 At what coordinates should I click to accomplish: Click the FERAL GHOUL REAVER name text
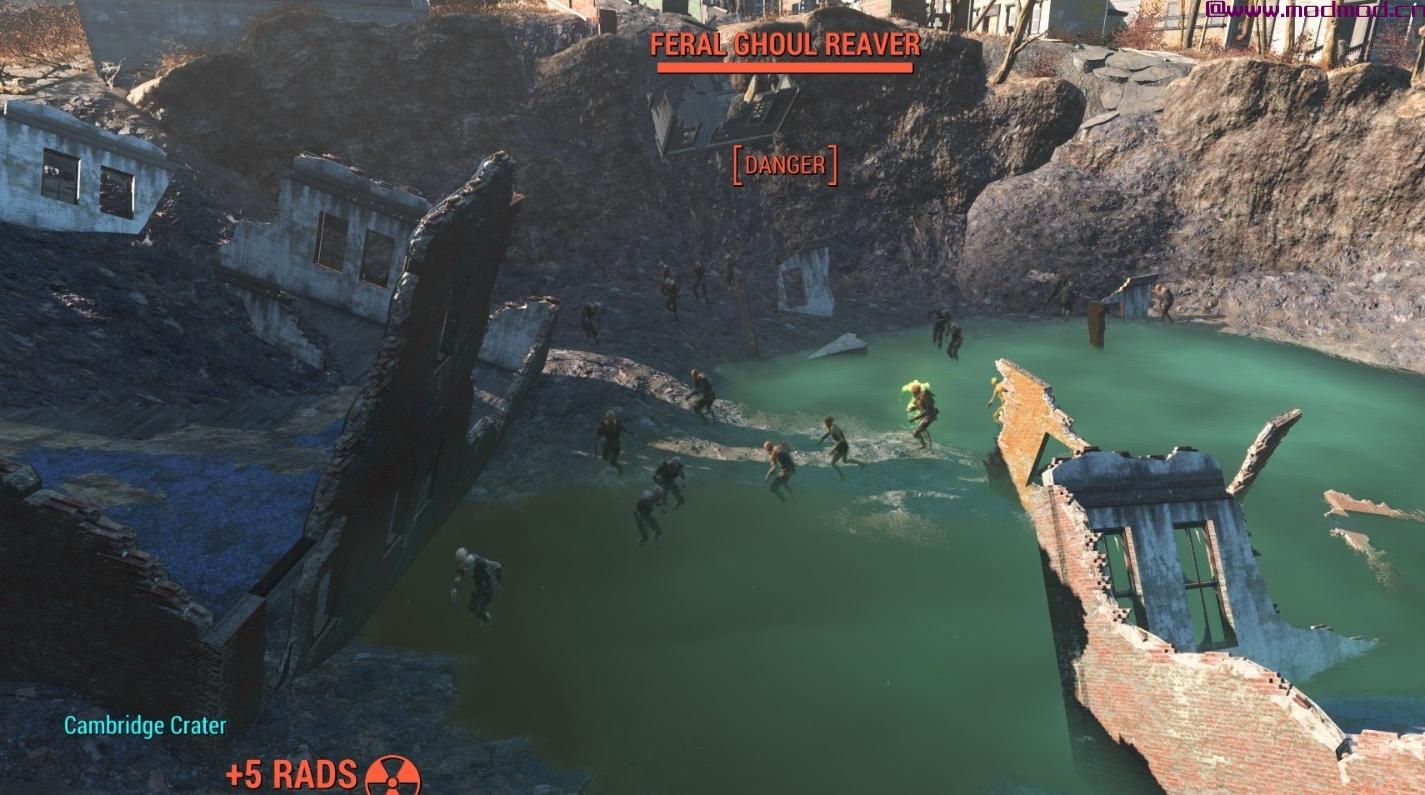784,45
